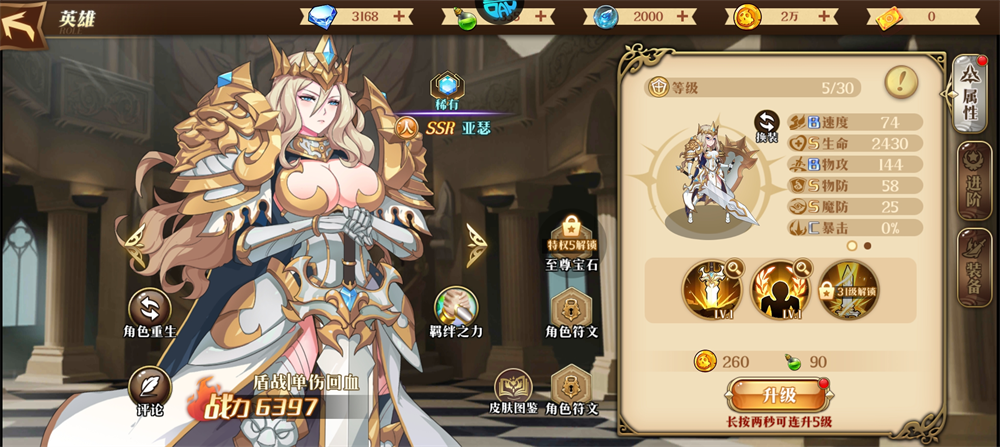
Task: Open the 角色重生 character rebirth option
Action: click(x=150, y=310)
